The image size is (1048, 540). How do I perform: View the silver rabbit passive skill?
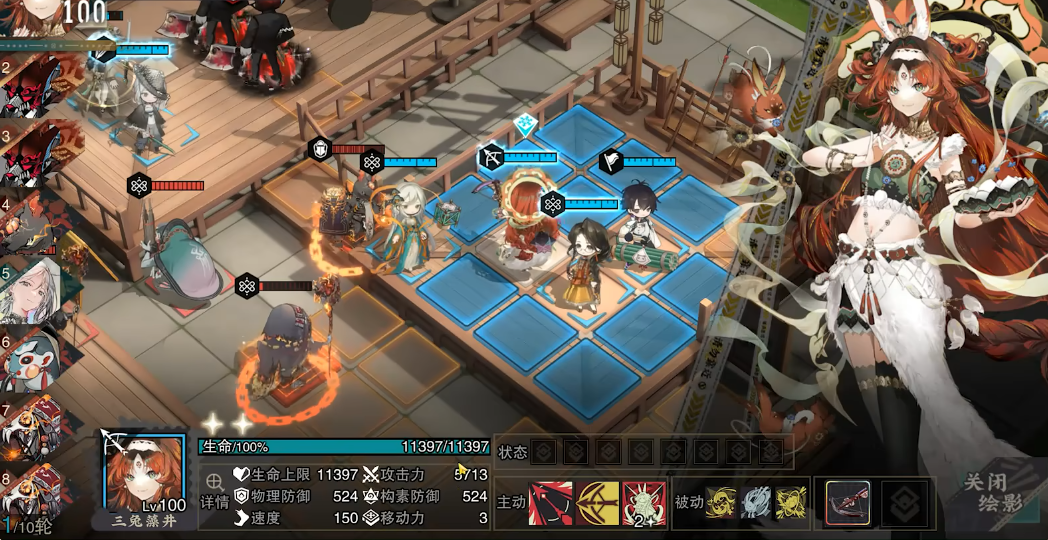(x=754, y=503)
